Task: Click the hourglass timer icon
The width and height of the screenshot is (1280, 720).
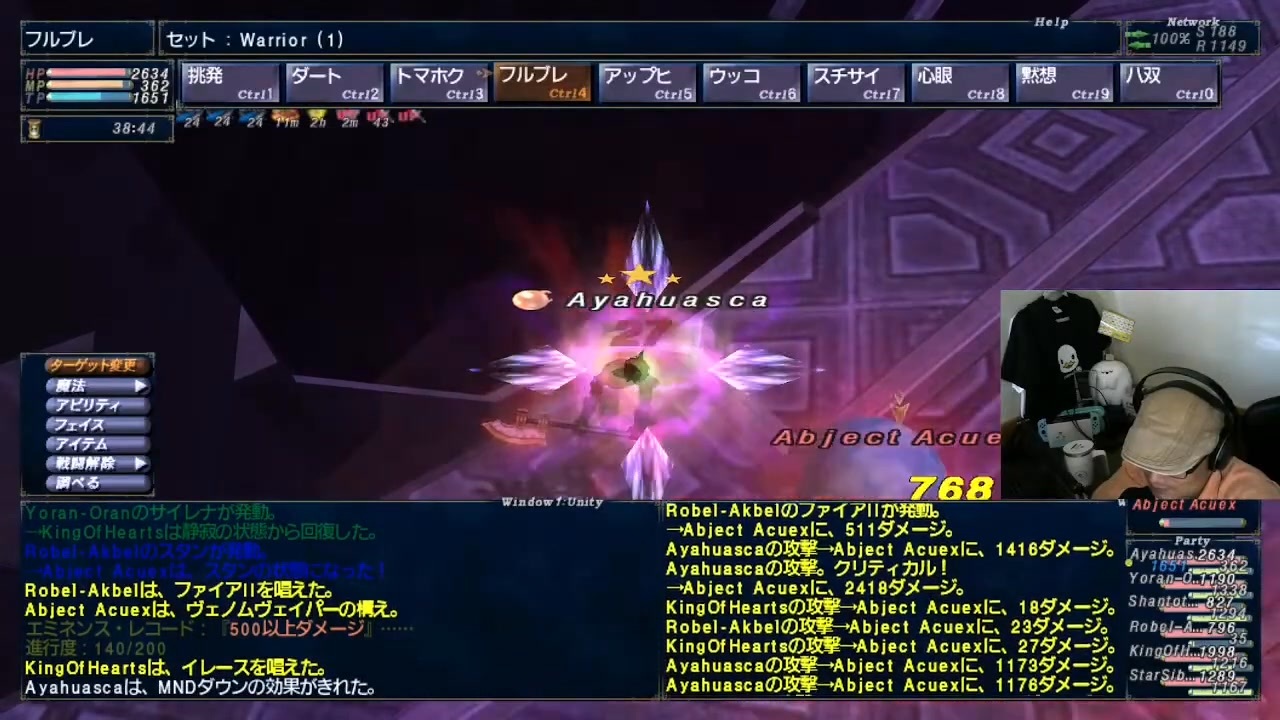Action: 34,126
